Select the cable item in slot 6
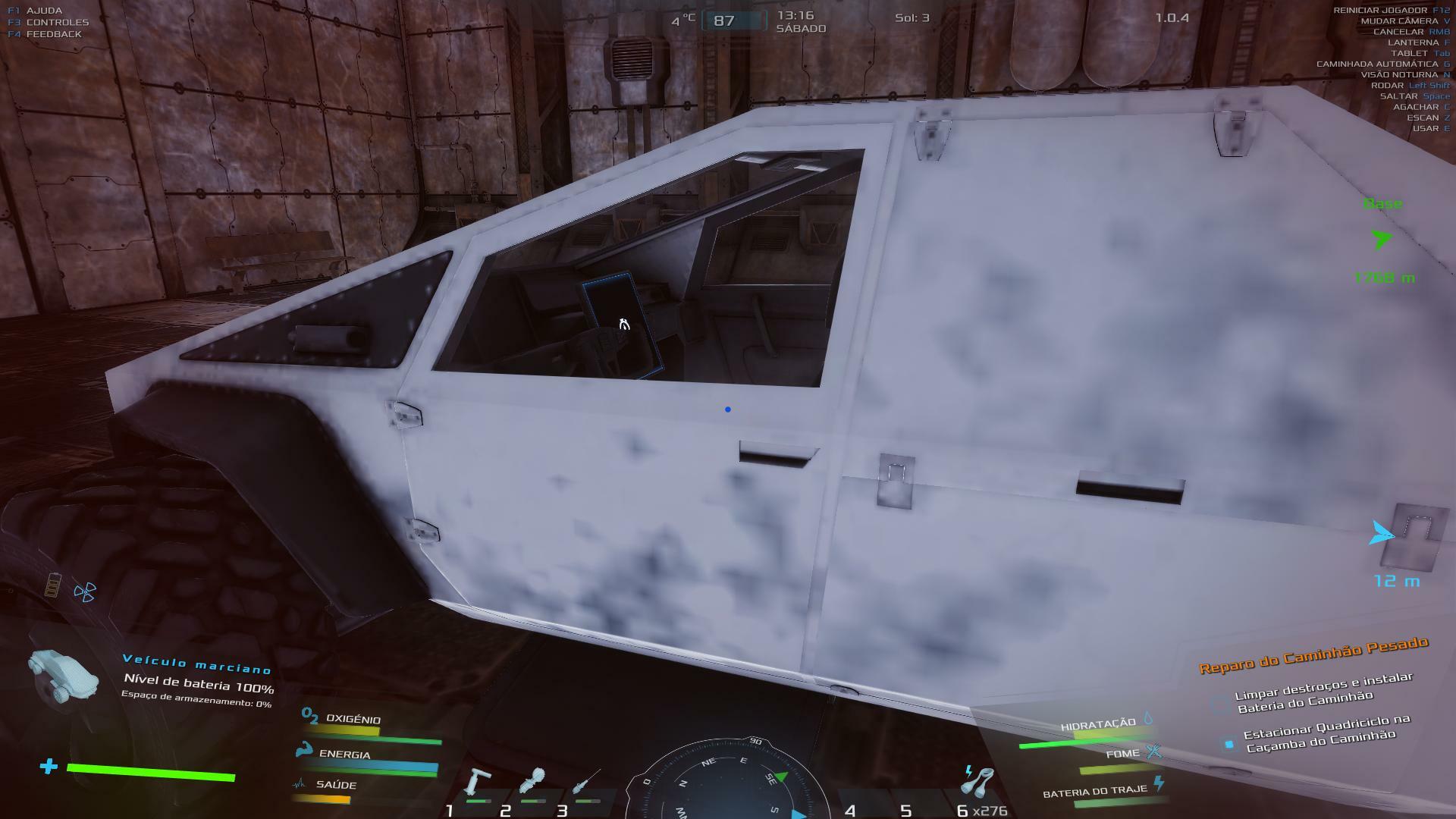1456x819 pixels. pyautogui.click(x=977, y=781)
